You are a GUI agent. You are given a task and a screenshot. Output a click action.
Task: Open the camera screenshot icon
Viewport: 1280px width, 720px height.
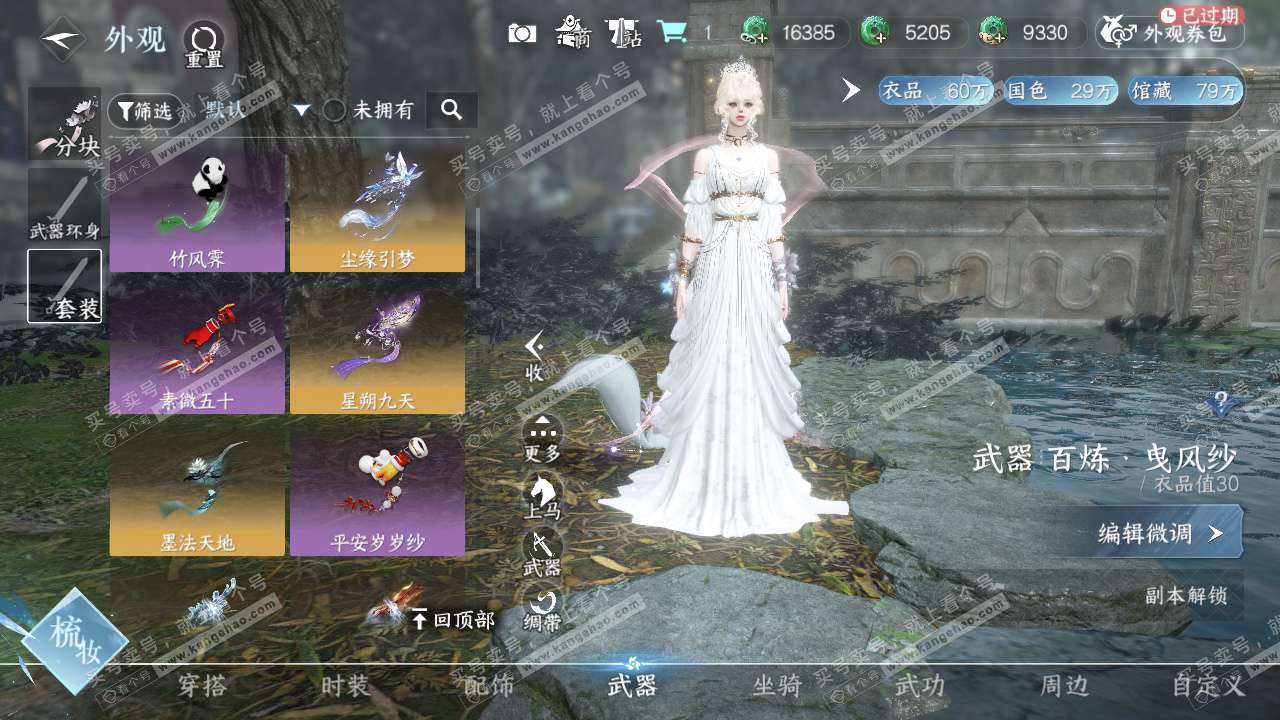(x=522, y=33)
